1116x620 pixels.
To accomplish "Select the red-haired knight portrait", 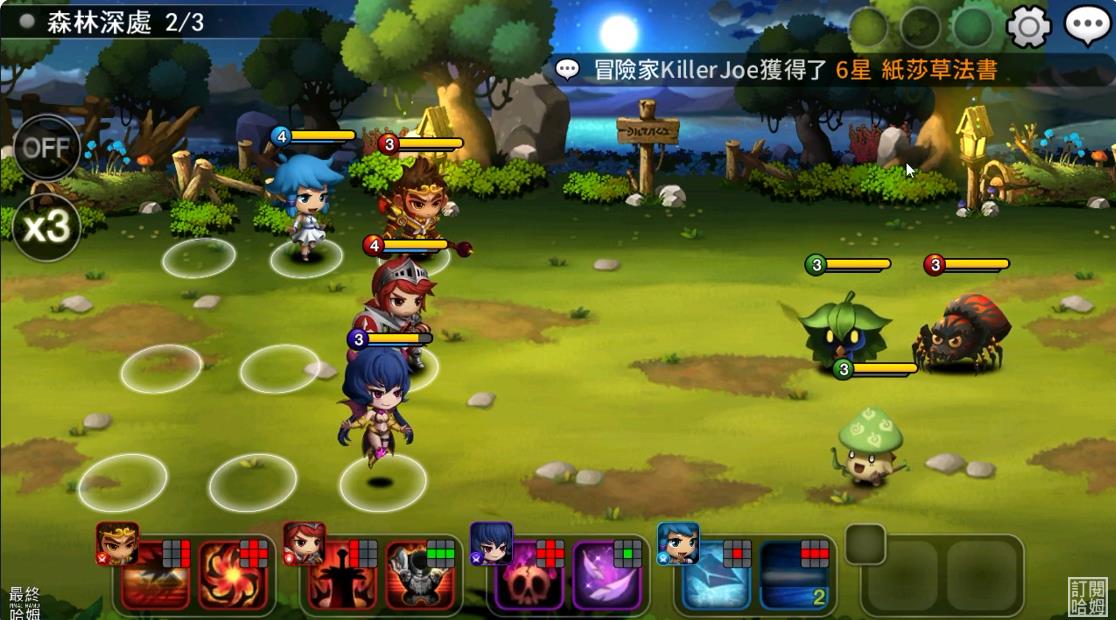I will (304, 543).
